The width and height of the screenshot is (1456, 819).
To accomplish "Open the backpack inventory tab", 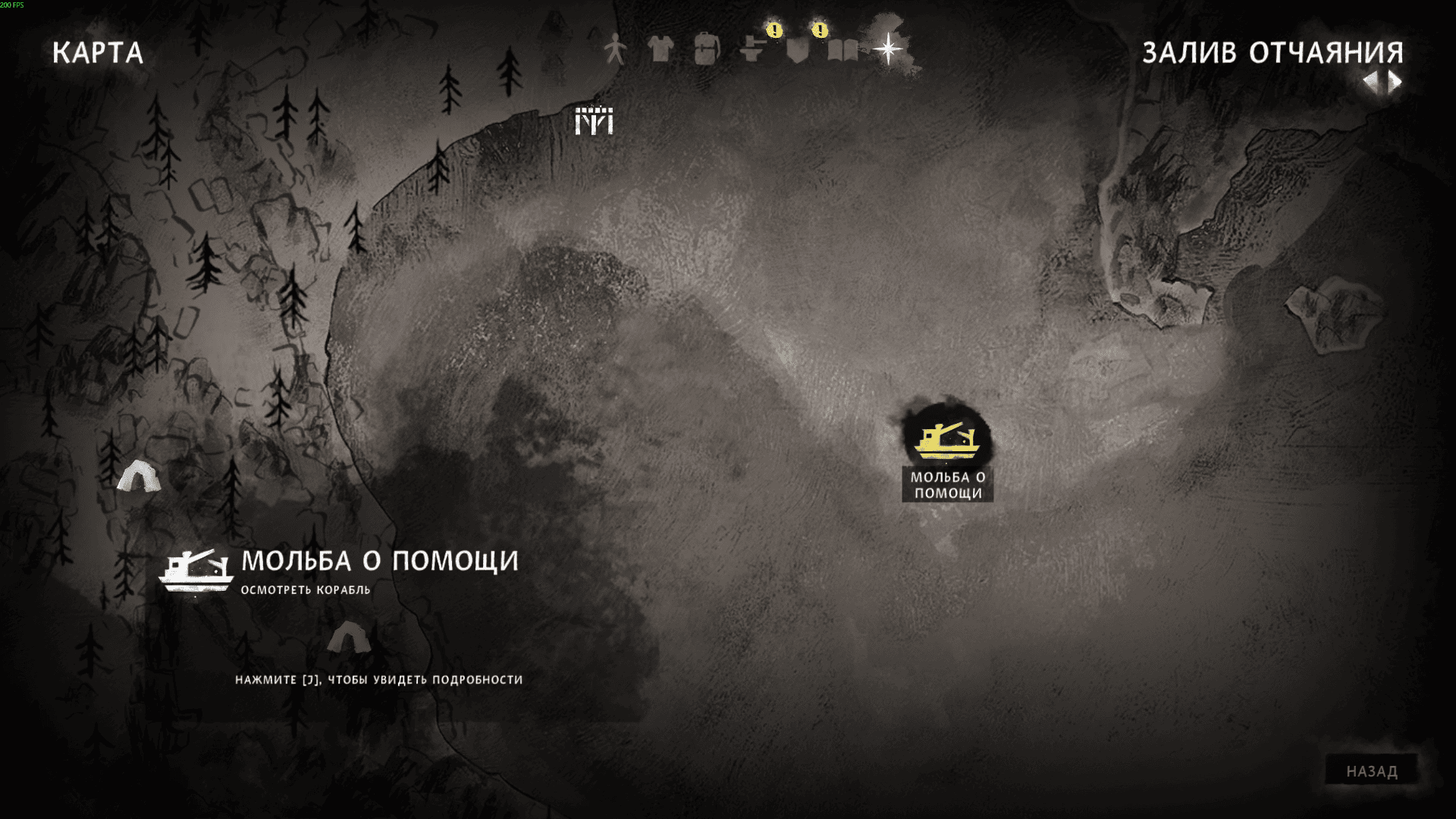I will [x=706, y=50].
